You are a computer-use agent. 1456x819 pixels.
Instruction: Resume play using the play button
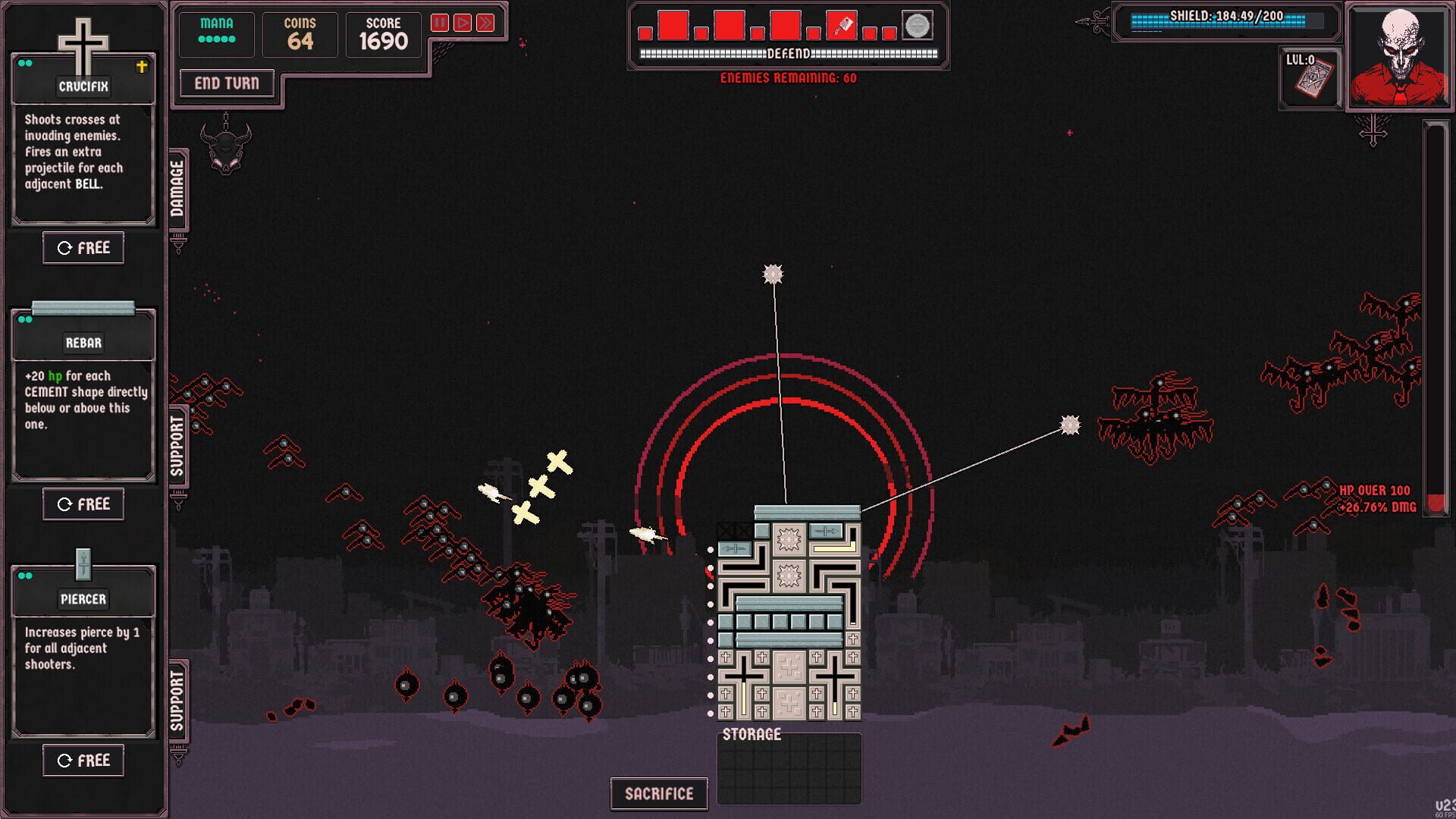pos(463,22)
